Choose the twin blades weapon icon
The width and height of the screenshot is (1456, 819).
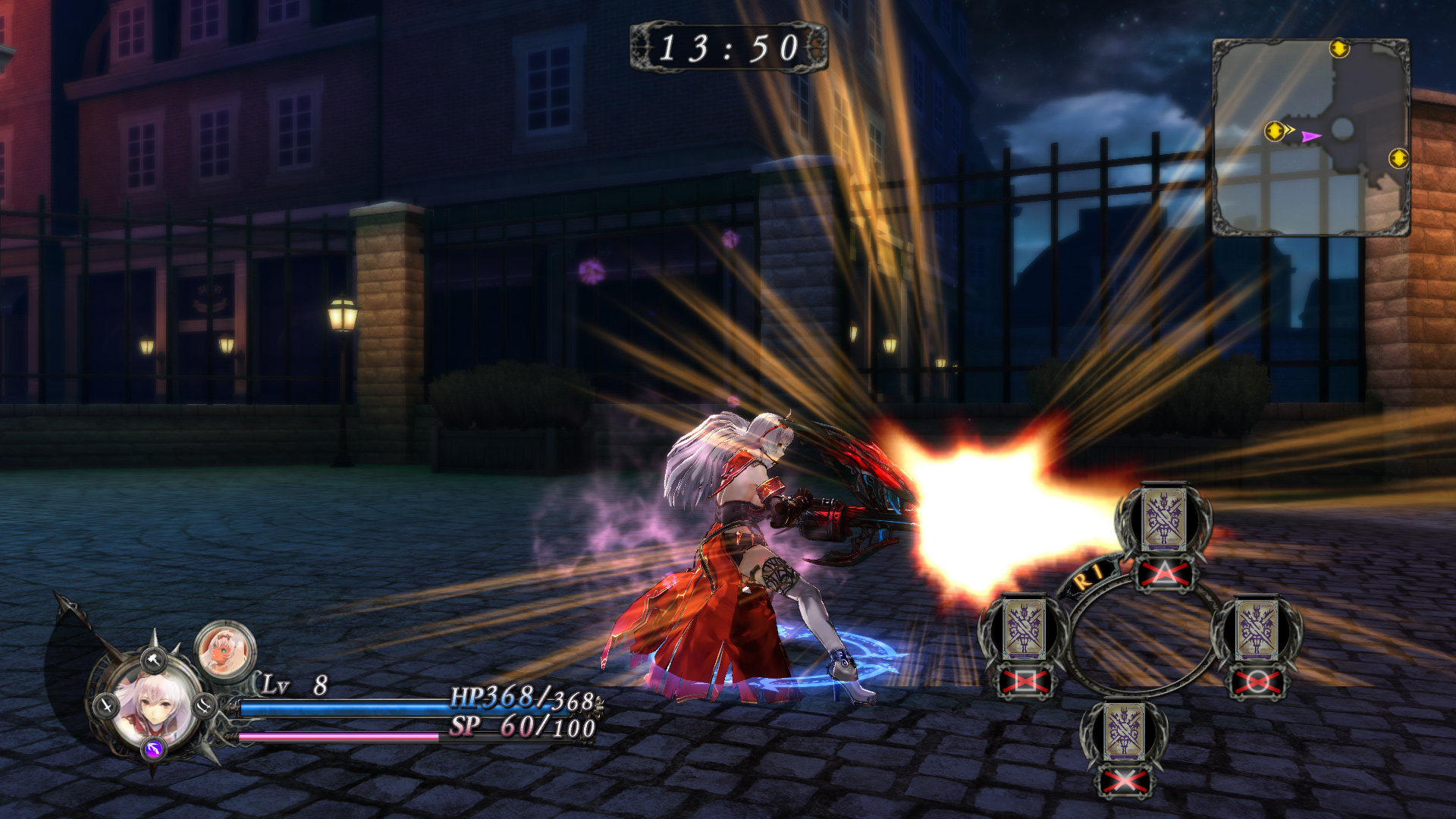204,706
